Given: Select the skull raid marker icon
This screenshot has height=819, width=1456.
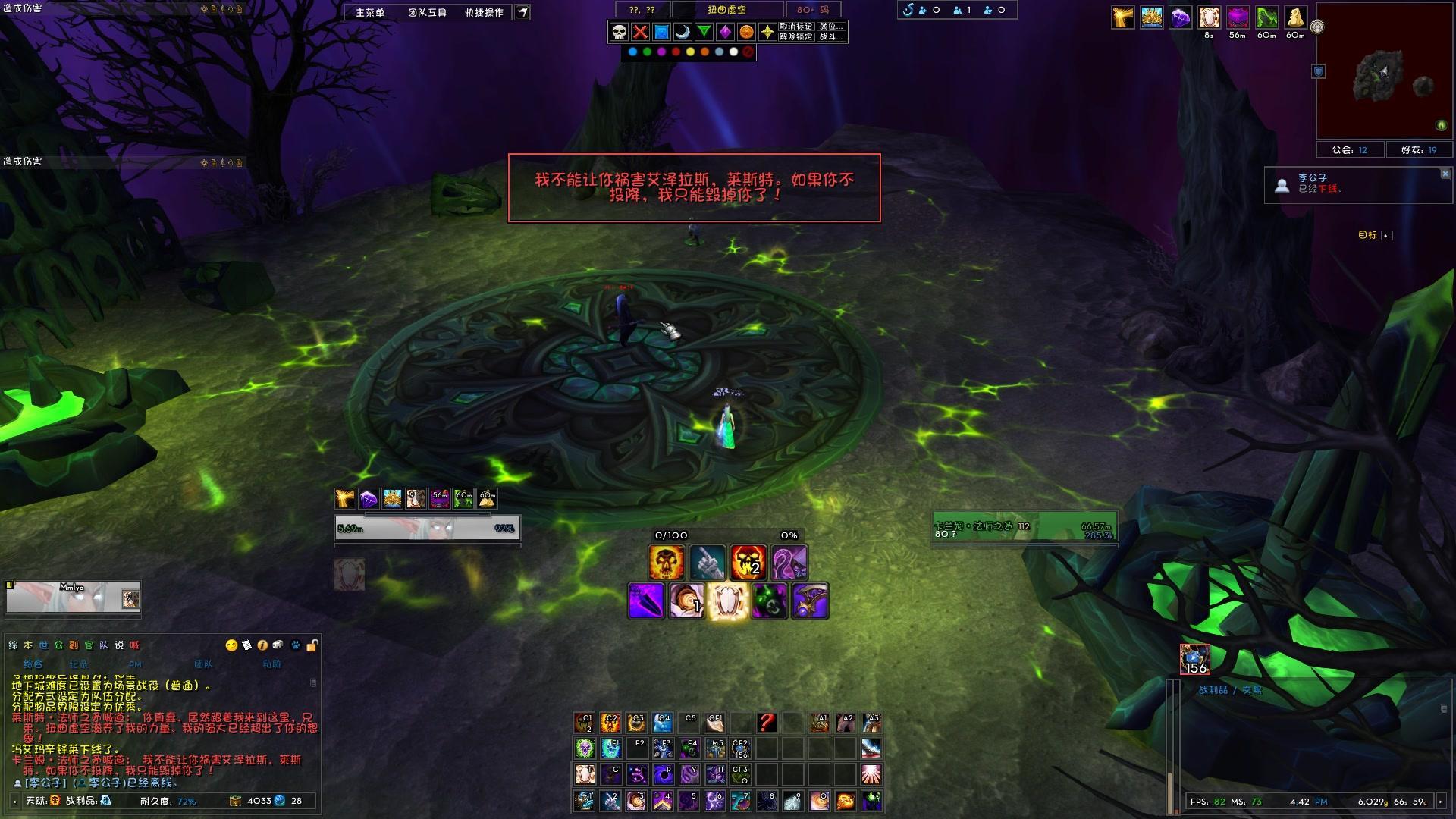Looking at the screenshot, I should [x=619, y=32].
